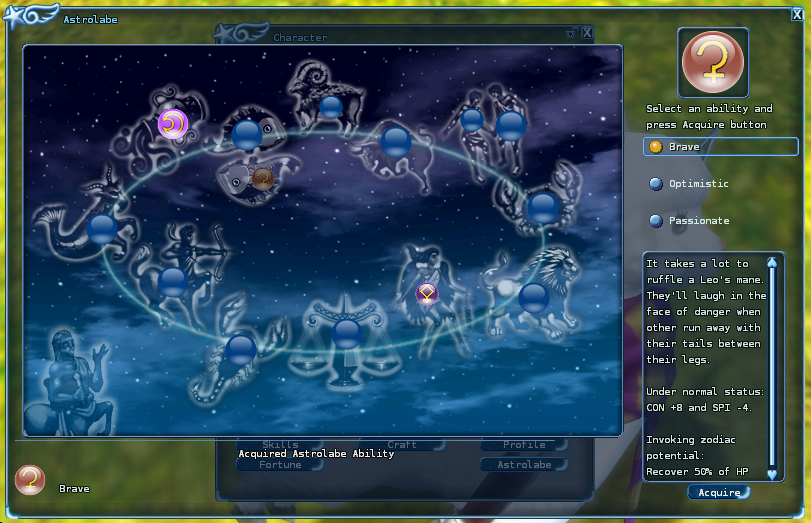Image resolution: width=811 pixels, height=523 pixels.
Task: Choose the Scorpio scorpion constellation orb
Action: click(240, 350)
